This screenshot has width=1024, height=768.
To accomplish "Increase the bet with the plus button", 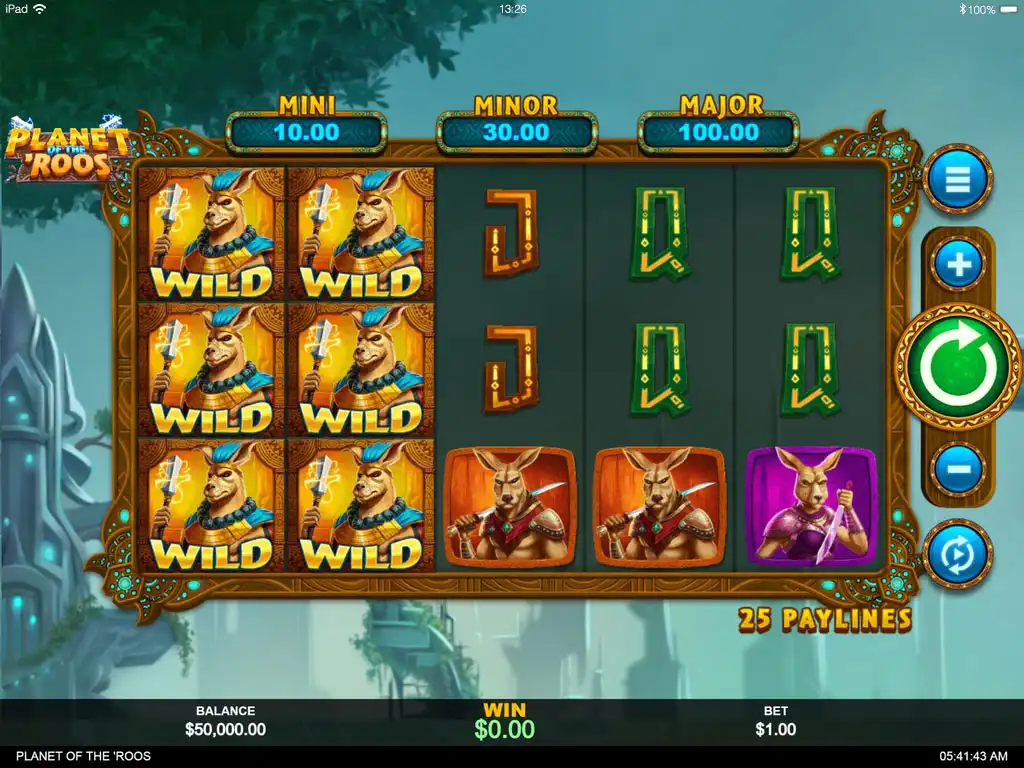I will tap(957, 265).
